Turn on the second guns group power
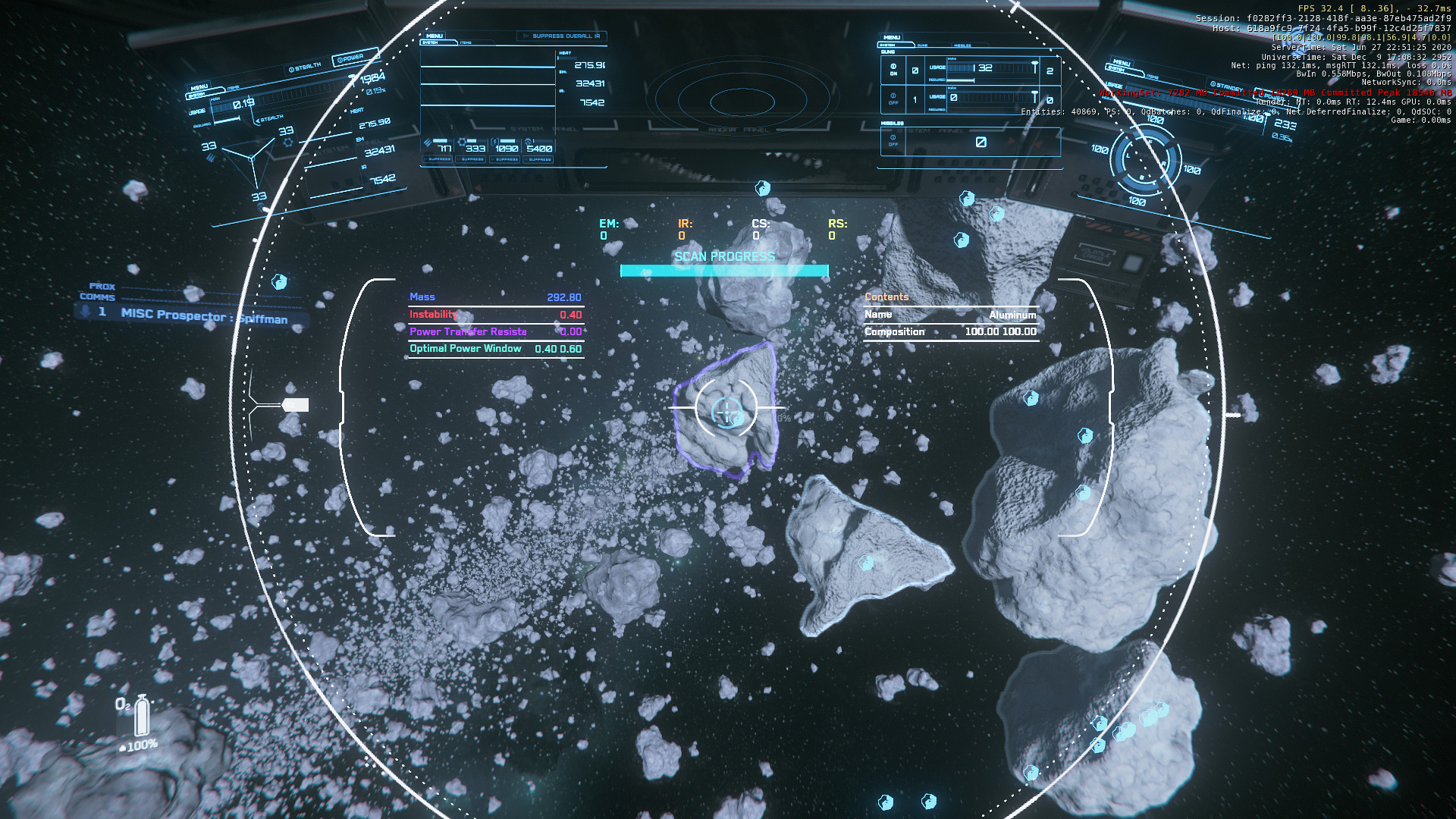The height and width of the screenshot is (819, 1456). click(x=893, y=99)
